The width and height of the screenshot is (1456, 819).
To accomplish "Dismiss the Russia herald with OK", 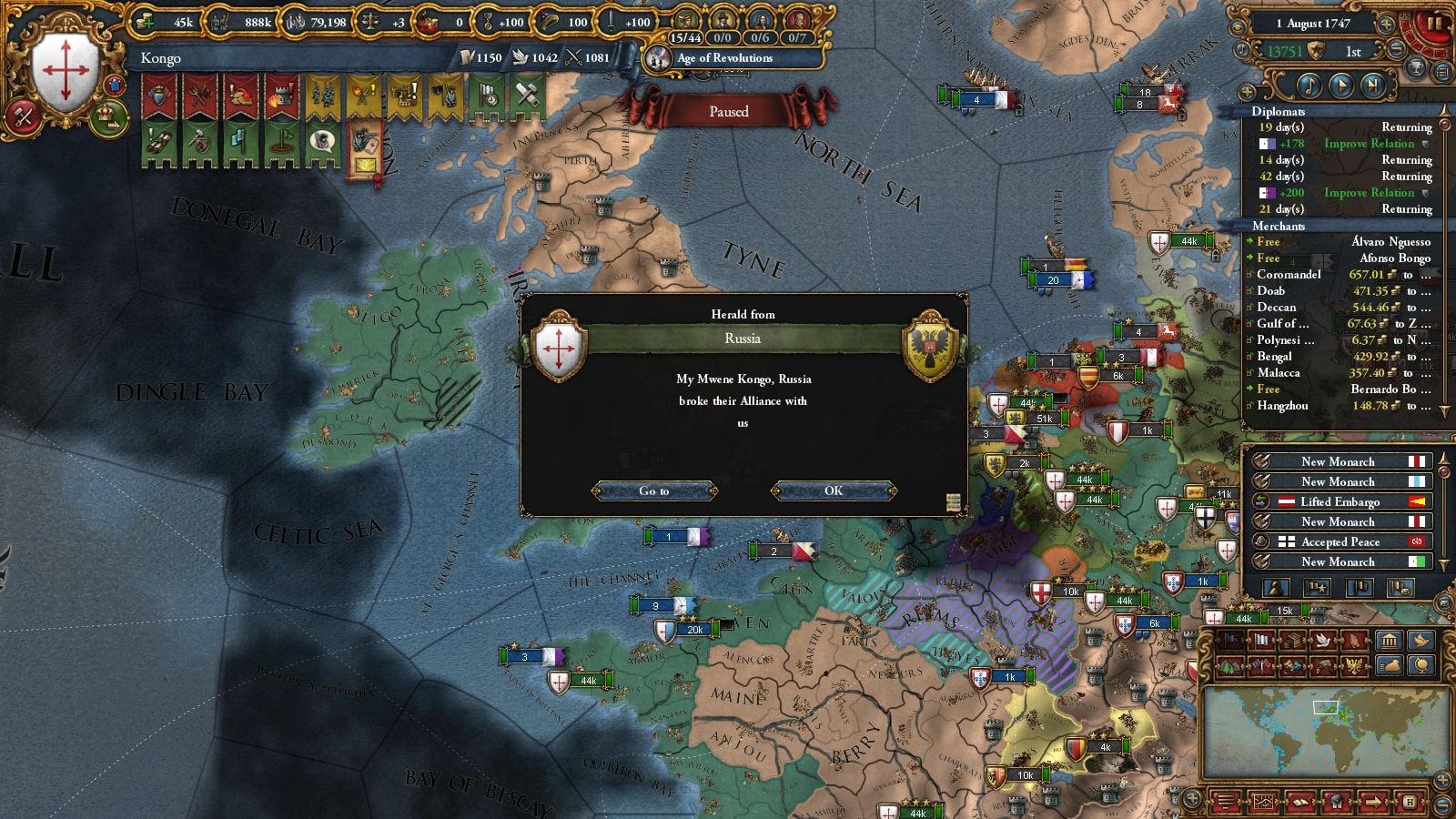I will coord(834,490).
